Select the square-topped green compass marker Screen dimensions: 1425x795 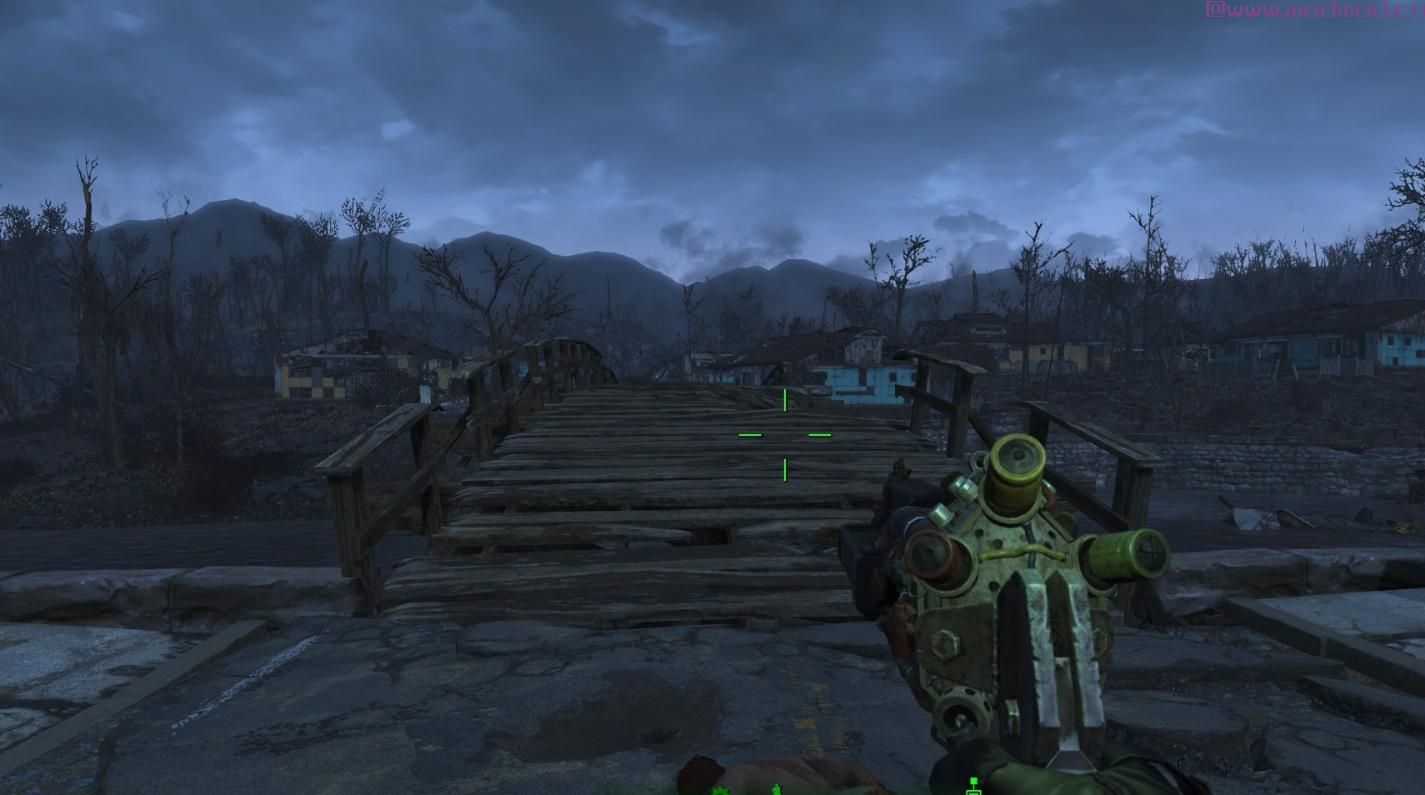coord(973,786)
